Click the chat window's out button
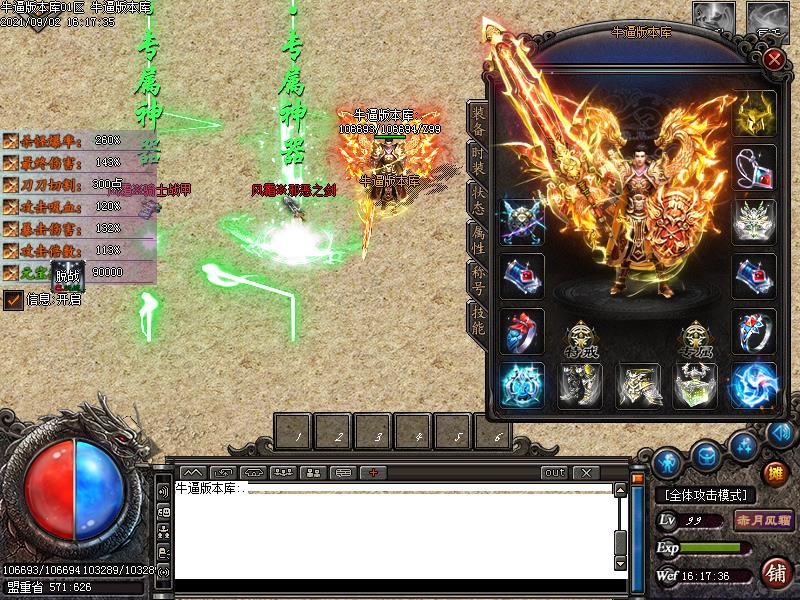Viewport: 800px width, 600px height. click(x=554, y=472)
